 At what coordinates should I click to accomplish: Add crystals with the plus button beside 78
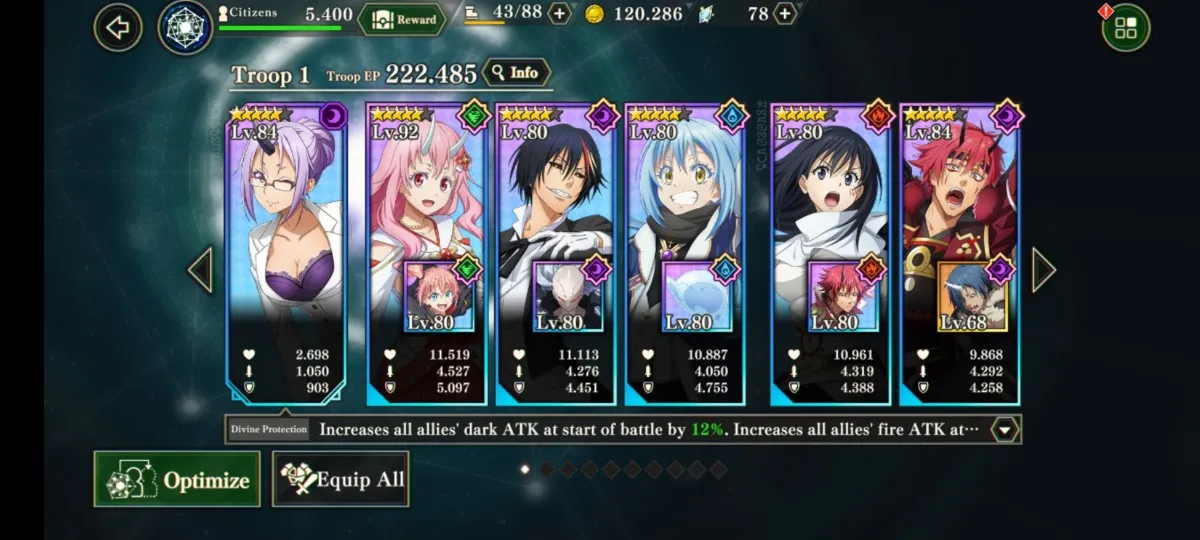[x=785, y=14]
